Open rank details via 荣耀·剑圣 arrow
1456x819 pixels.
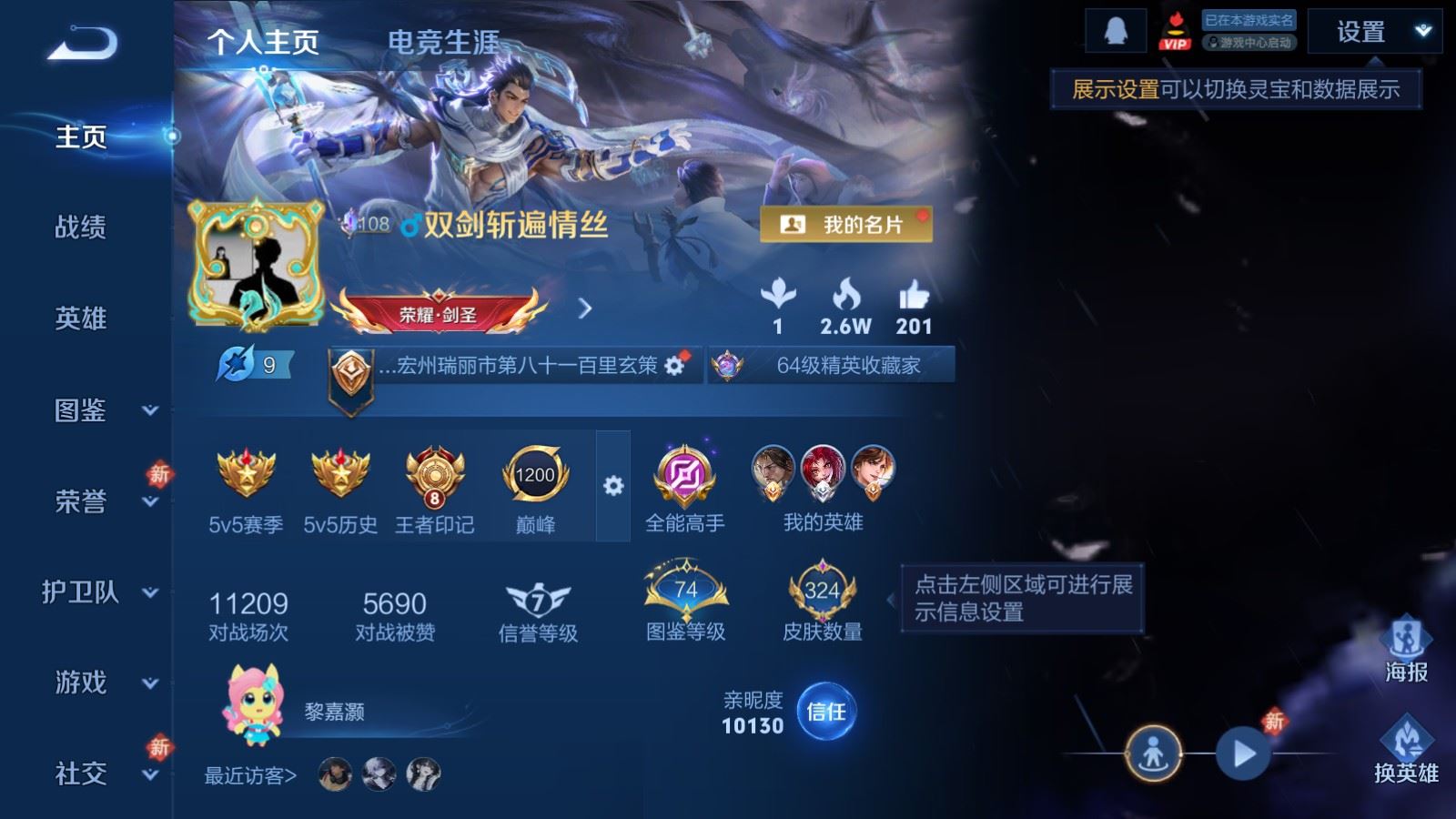click(586, 308)
